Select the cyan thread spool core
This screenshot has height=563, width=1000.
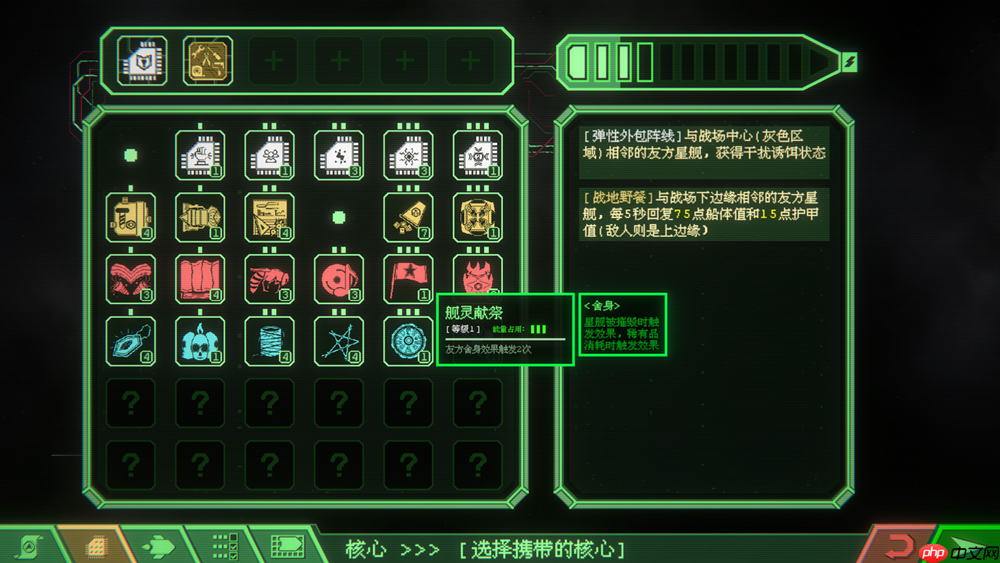click(x=270, y=341)
